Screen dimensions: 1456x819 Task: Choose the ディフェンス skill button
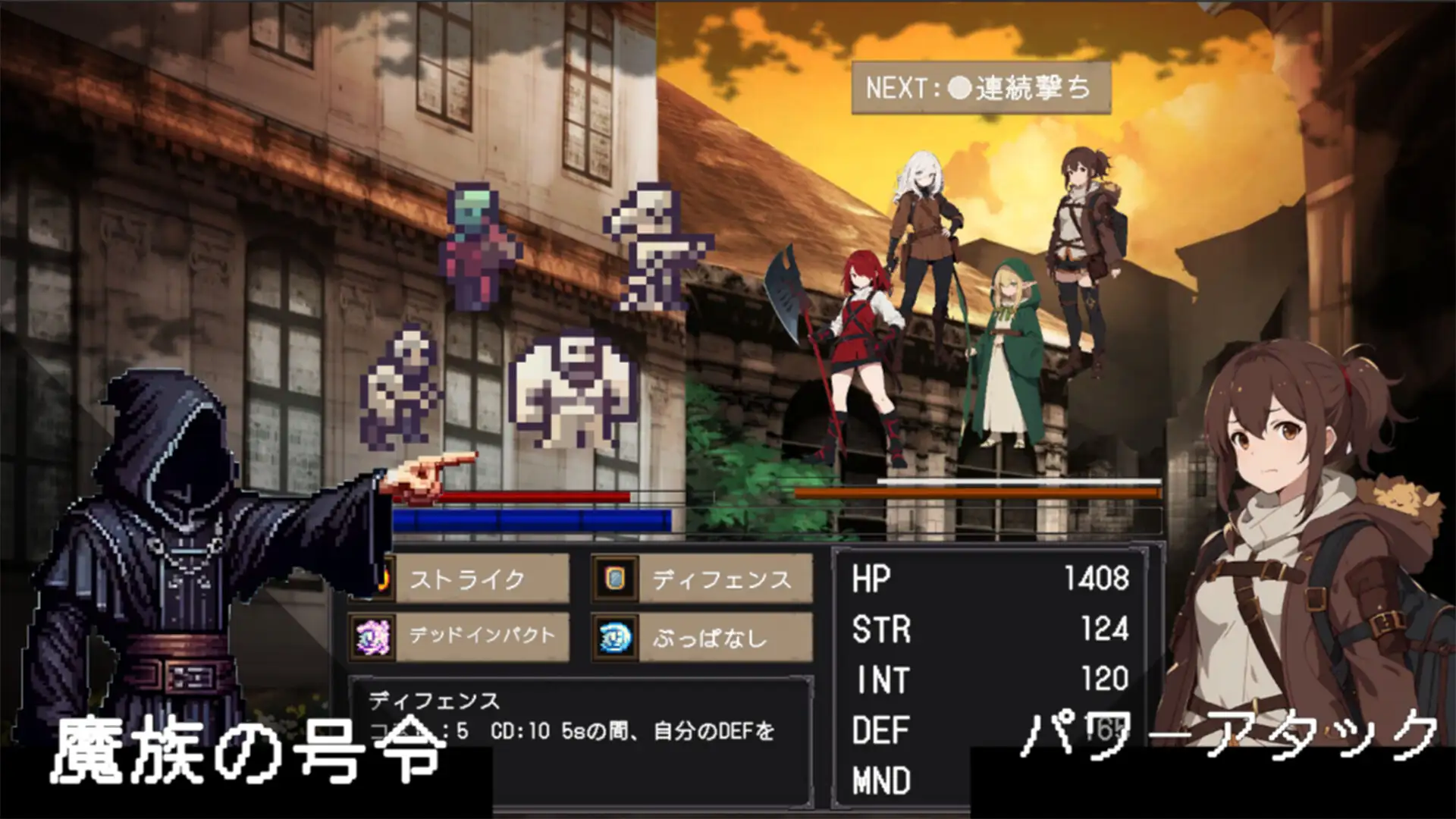[724, 579]
